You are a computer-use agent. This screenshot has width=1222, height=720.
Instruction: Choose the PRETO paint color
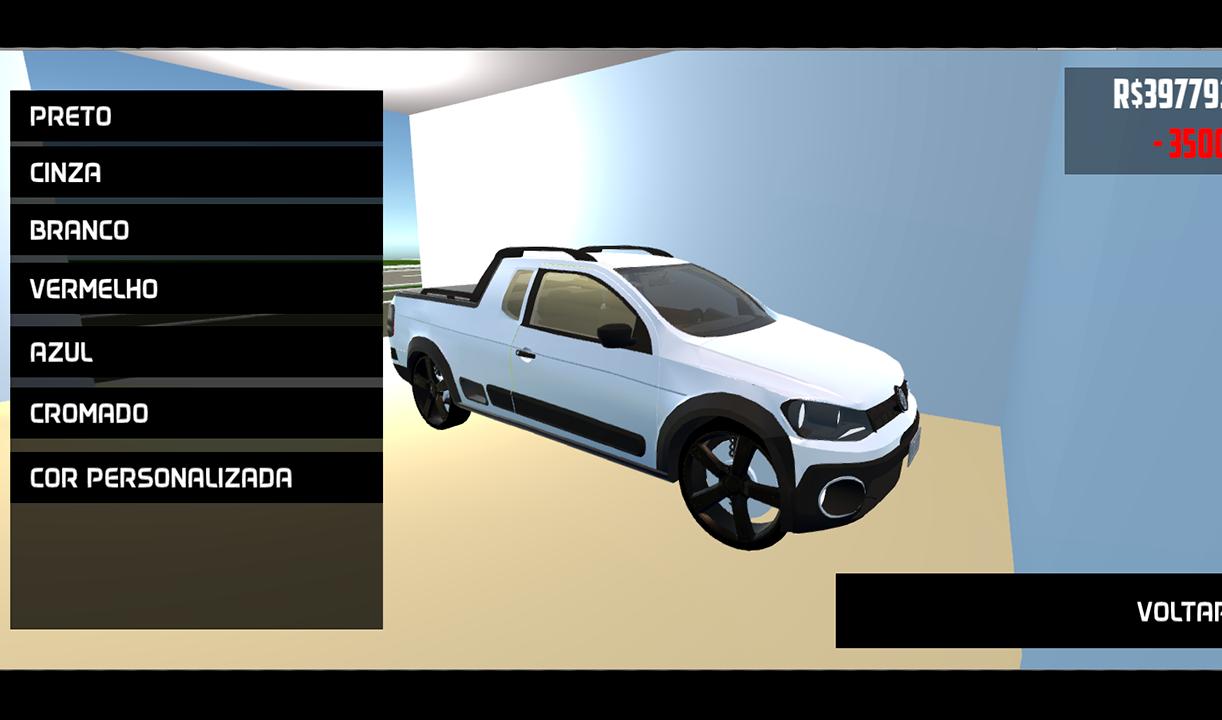196,116
